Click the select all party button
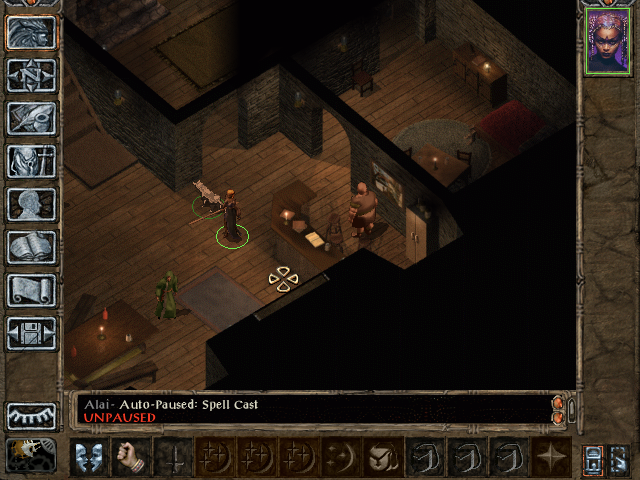Viewport: 640px width, 480px height. click(x=592, y=457)
